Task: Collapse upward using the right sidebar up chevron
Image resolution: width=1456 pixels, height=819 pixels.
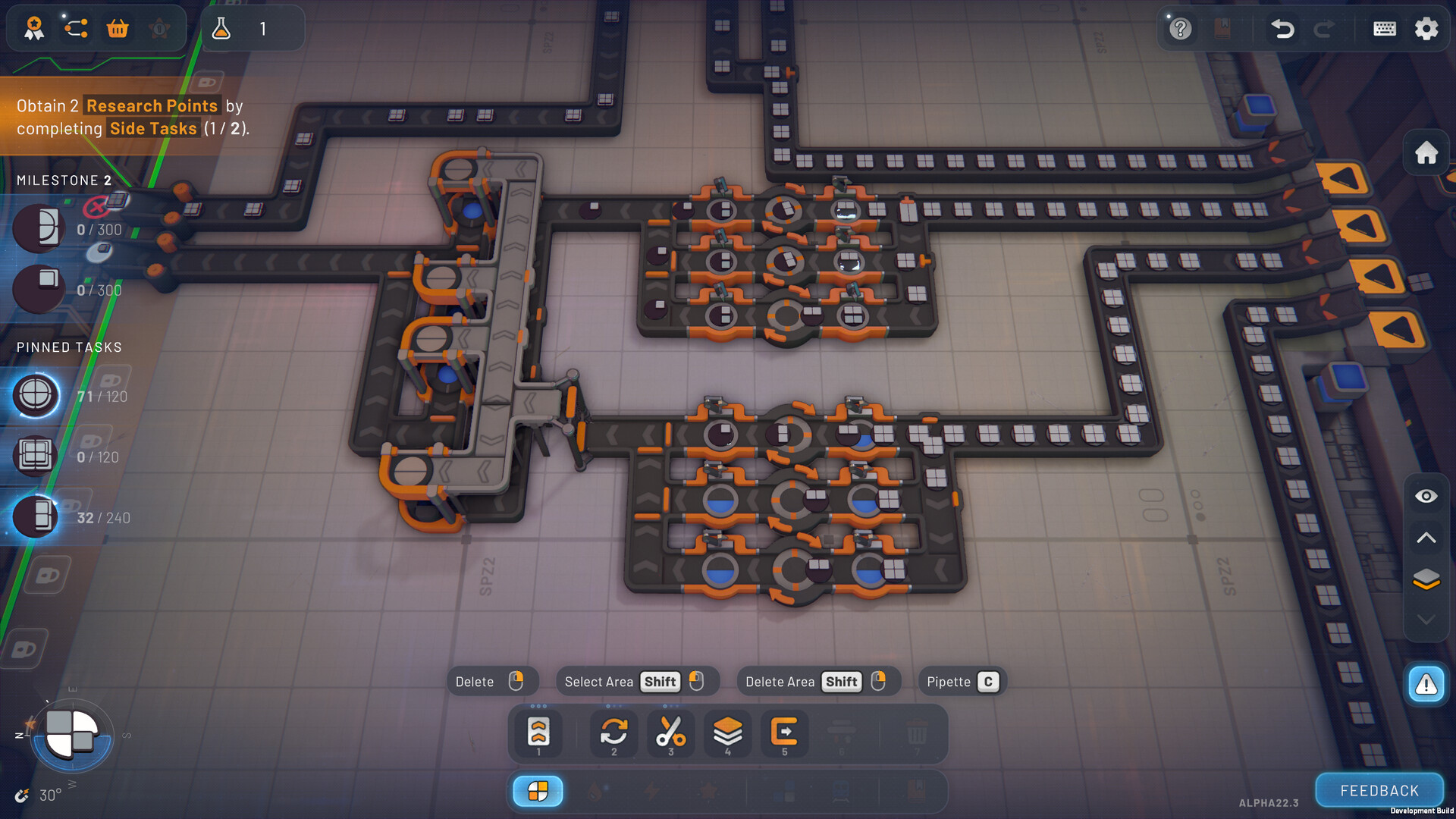Action: [1426, 538]
